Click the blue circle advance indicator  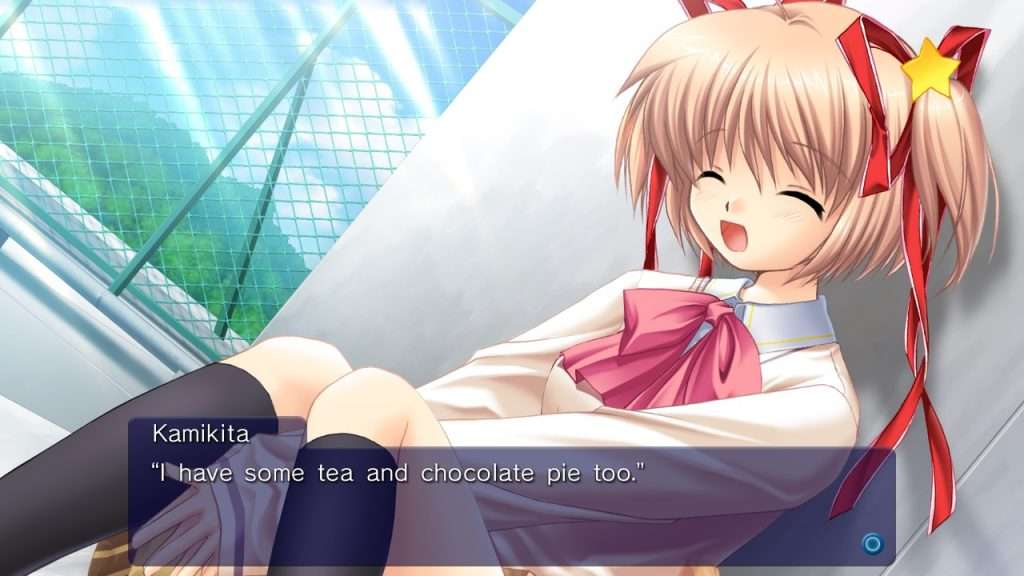[x=872, y=544]
